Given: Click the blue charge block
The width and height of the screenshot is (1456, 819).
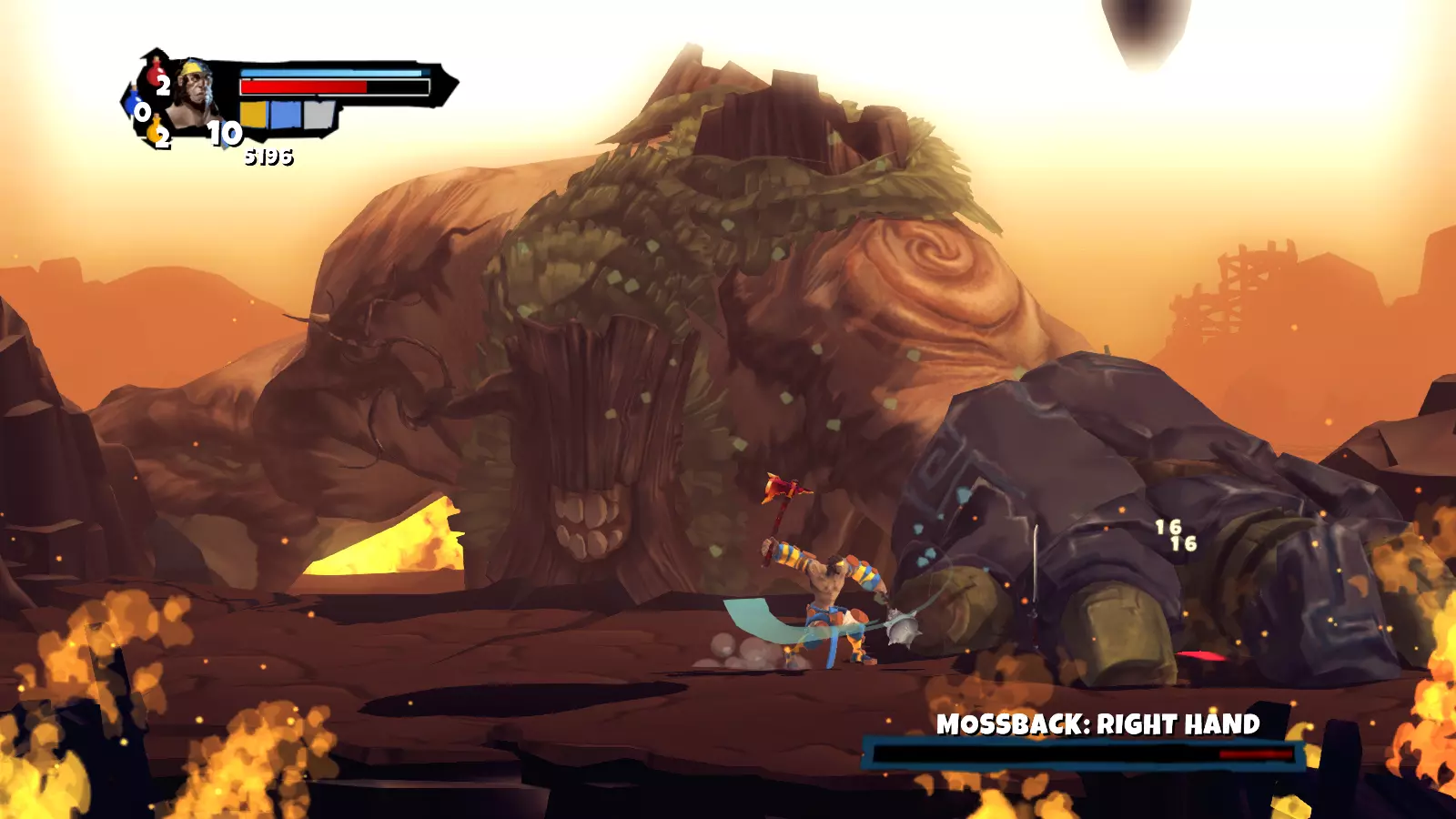Looking at the screenshot, I should click(286, 115).
